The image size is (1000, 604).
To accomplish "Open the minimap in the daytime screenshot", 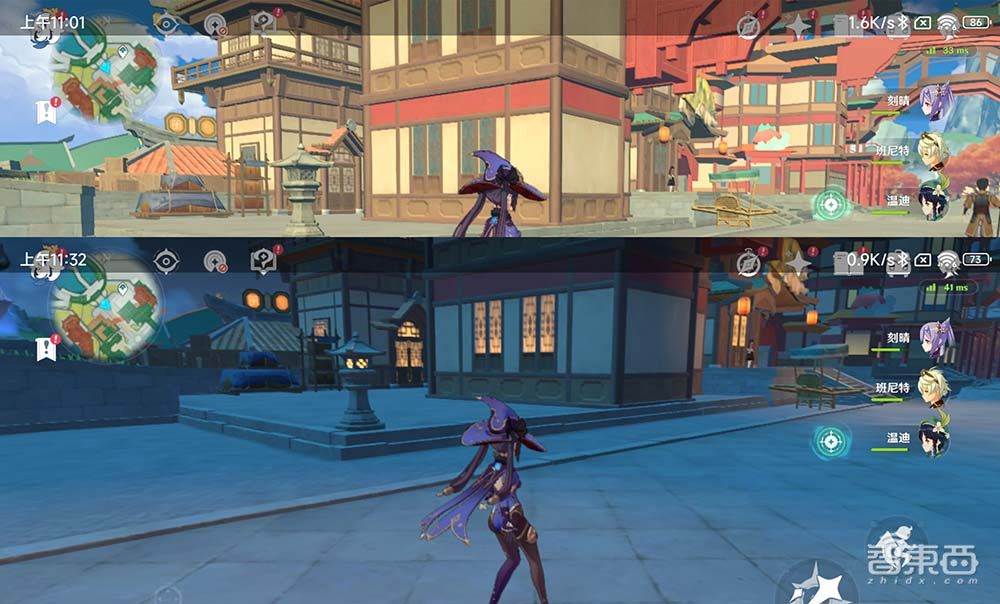I will click(103, 66).
